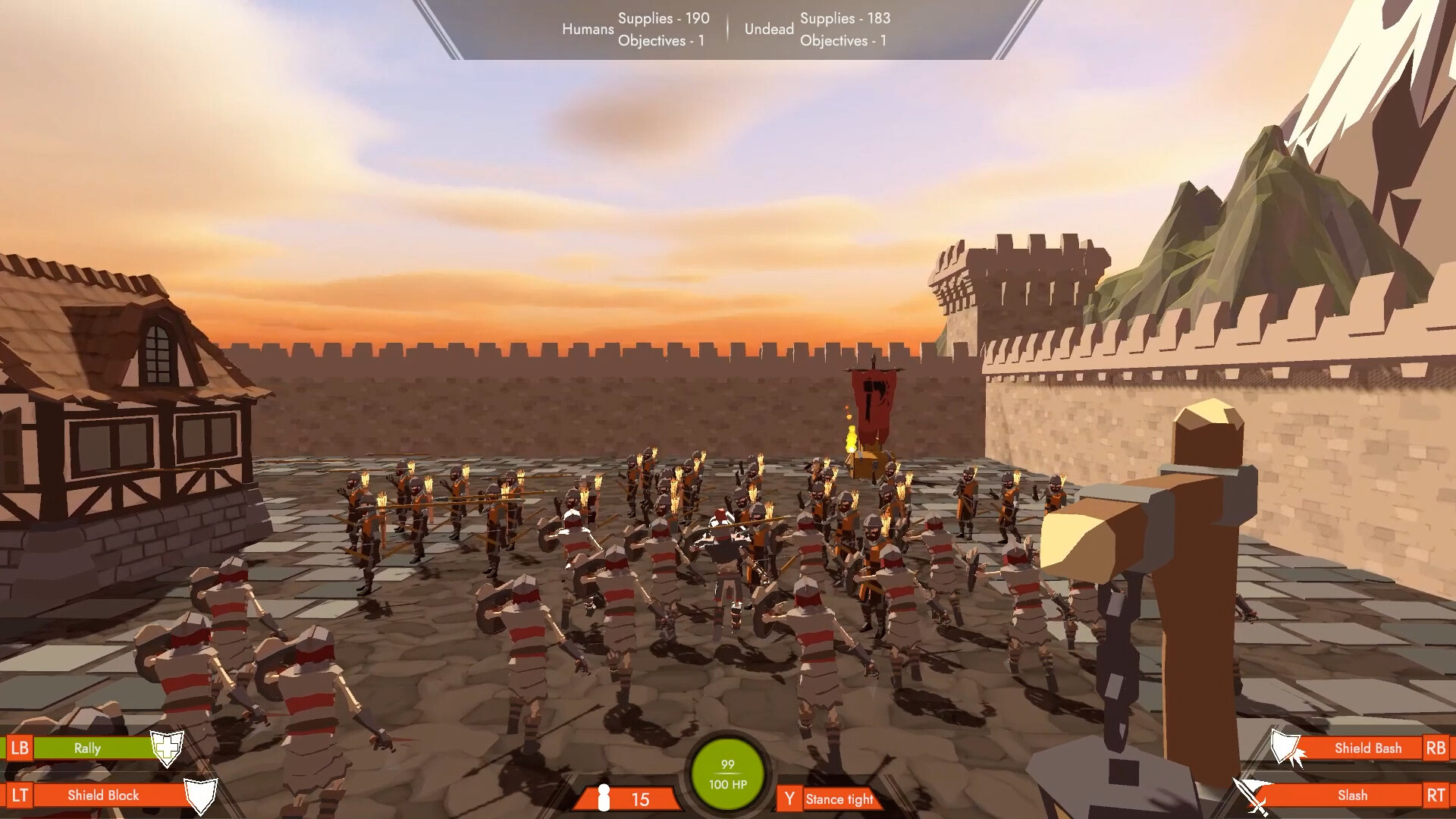Select the Undead faction label

pos(768,30)
